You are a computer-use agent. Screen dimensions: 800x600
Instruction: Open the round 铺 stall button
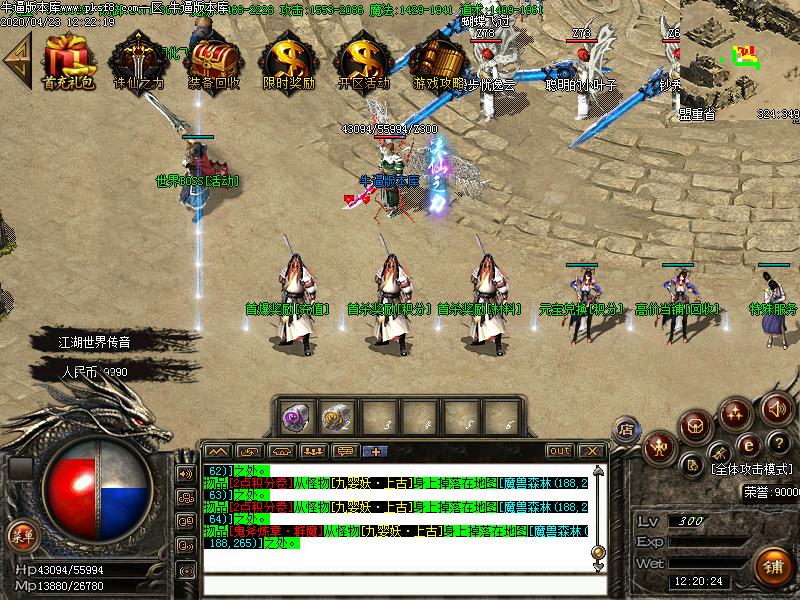[770, 563]
